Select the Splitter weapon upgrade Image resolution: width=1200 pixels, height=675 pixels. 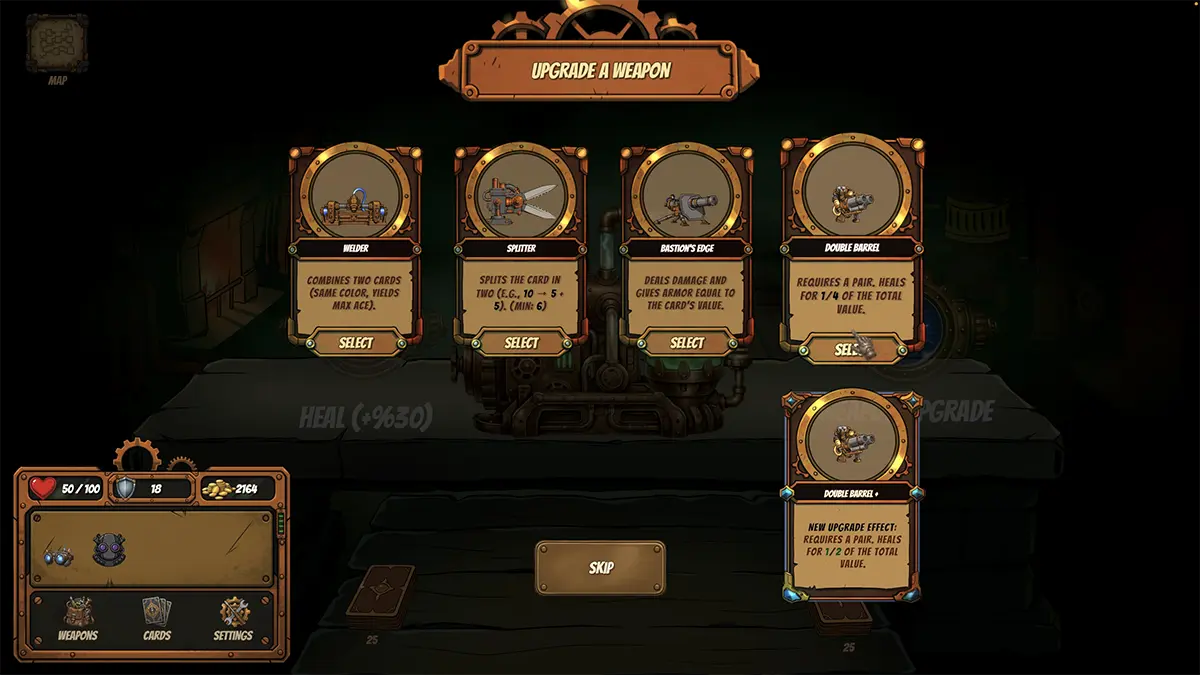[521, 343]
